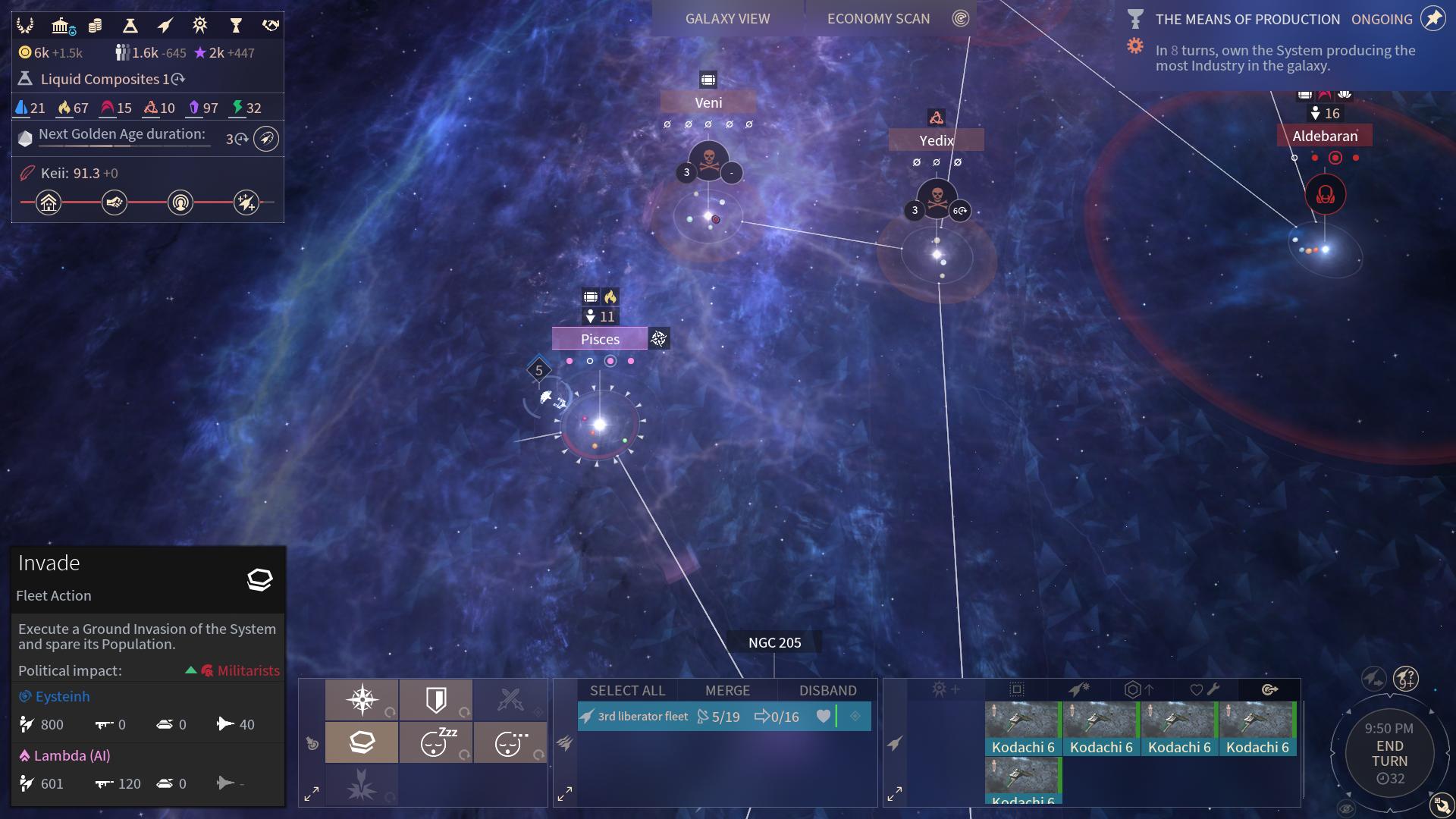Image resolution: width=1456 pixels, height=819 pixels.
Task: Activate the compass star fleet action
Action: click(362, 699)
